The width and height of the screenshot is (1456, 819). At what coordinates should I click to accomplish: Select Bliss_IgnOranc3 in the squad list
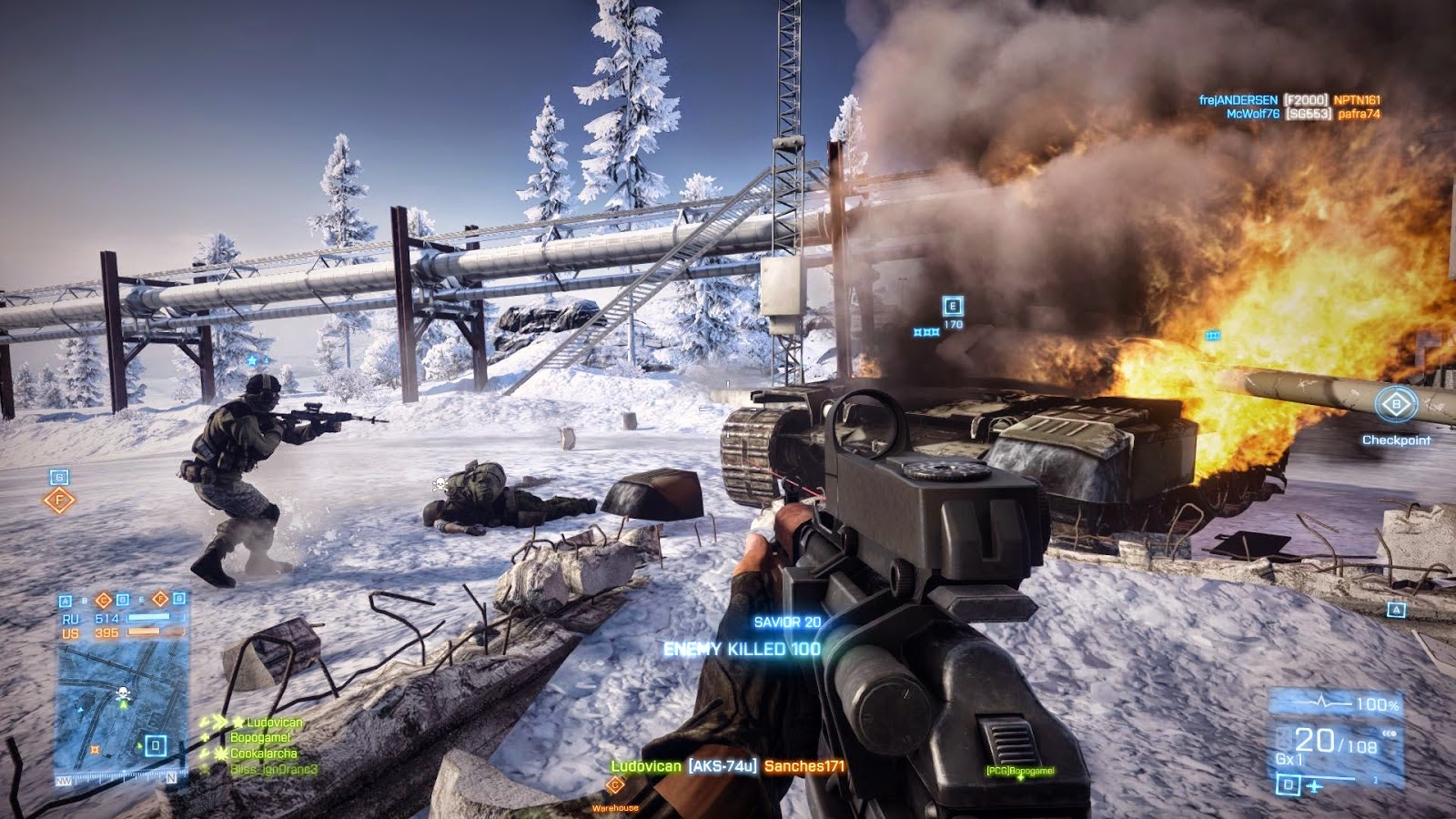(x=273, y=770)
